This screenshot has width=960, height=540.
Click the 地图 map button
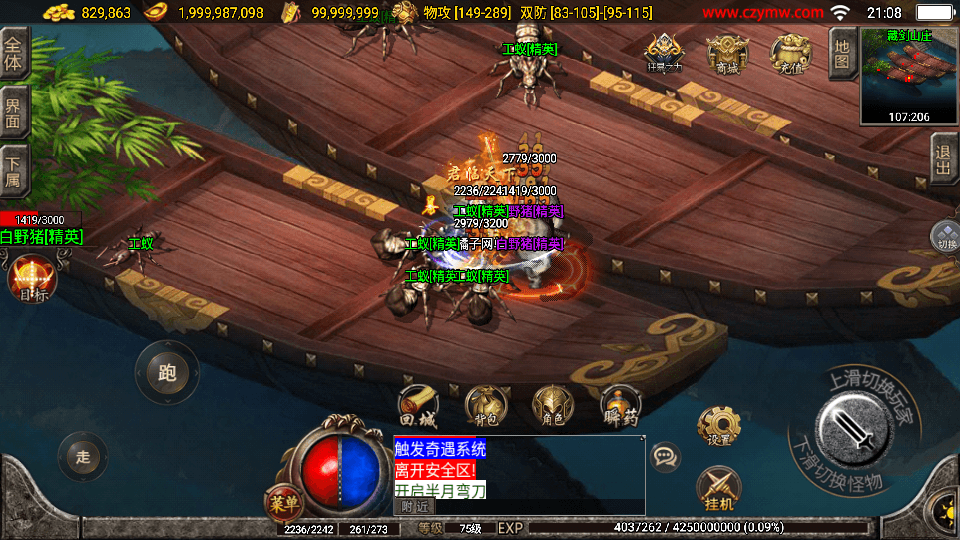pyautogui.click(x=842, y=53)
